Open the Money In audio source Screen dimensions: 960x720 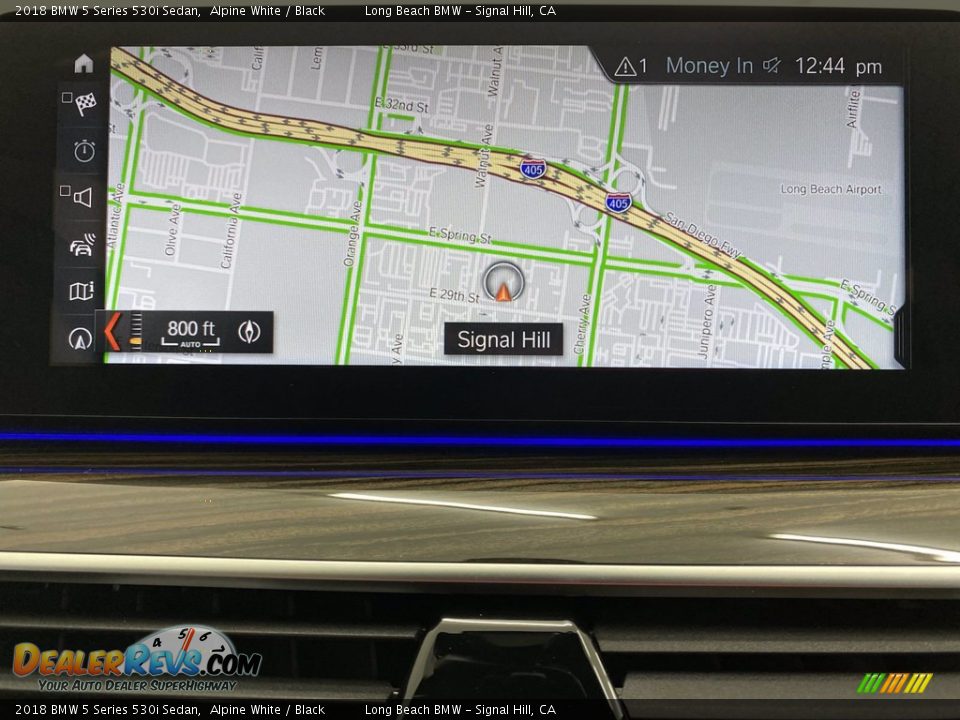pyautogui.click(x=709, y=66)
